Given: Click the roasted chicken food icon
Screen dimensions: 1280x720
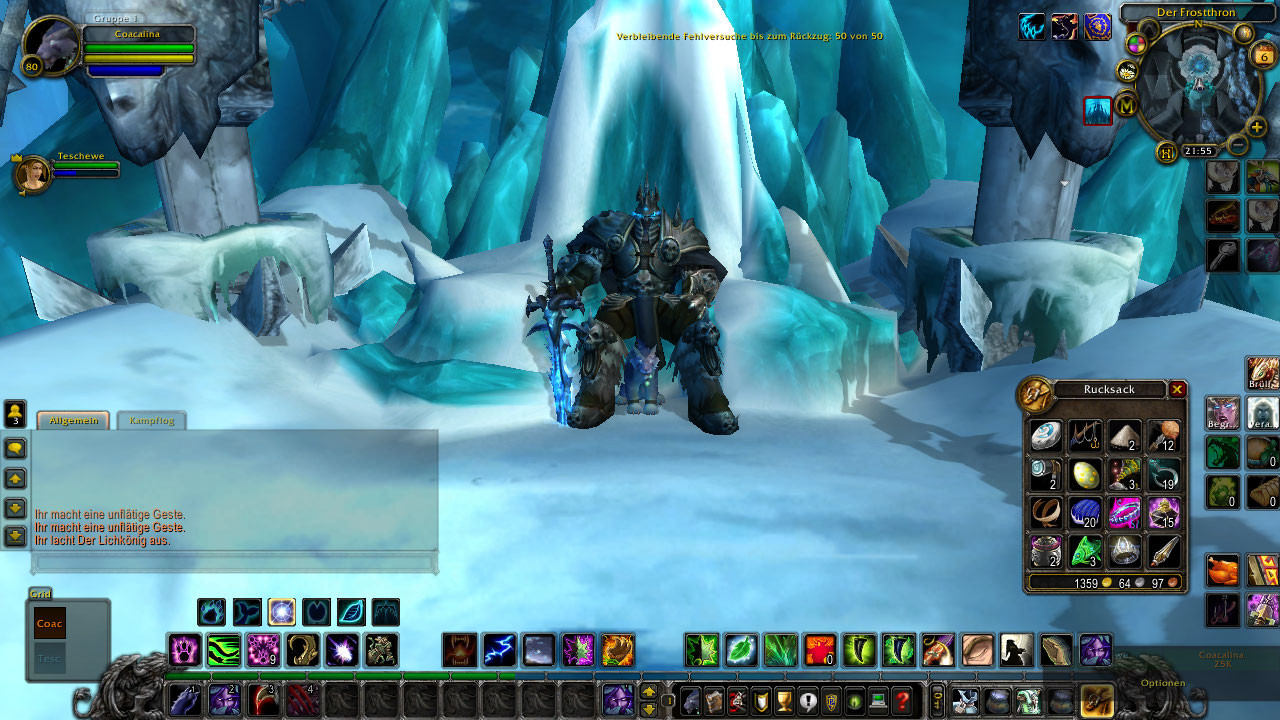Looking at the screenshot, I should pyautogui.click(x=1222, y=570).
